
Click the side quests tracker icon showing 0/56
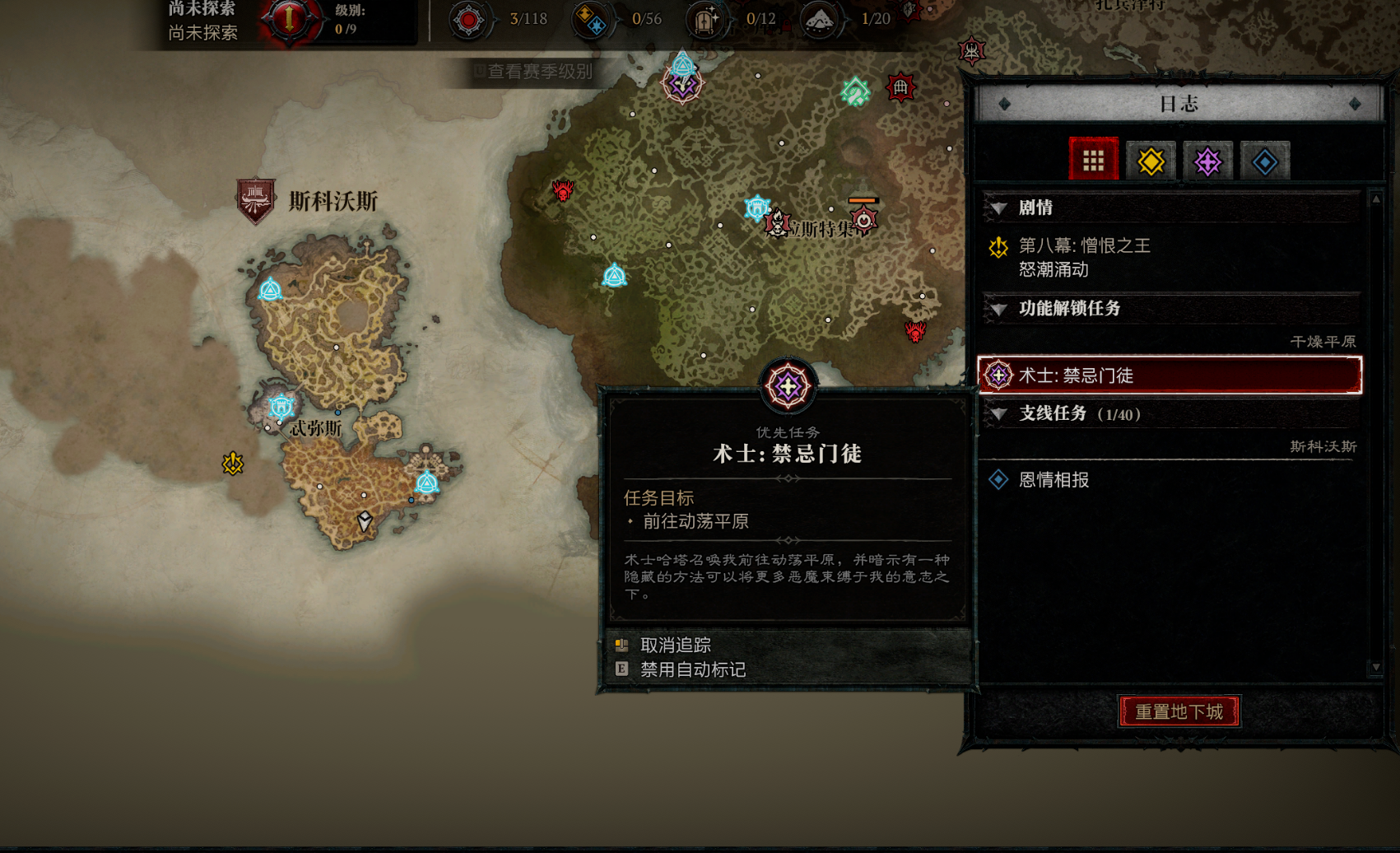coord(591,18)
